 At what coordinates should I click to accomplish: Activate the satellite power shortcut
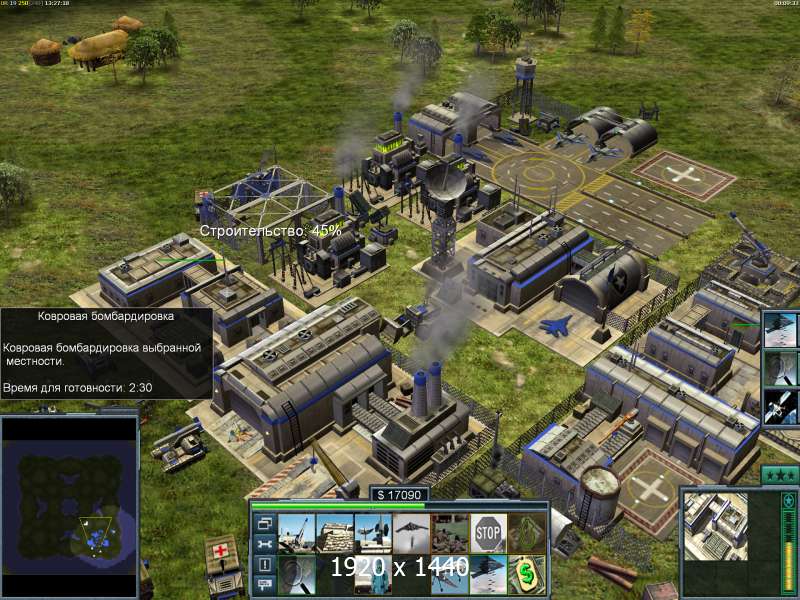781,407
